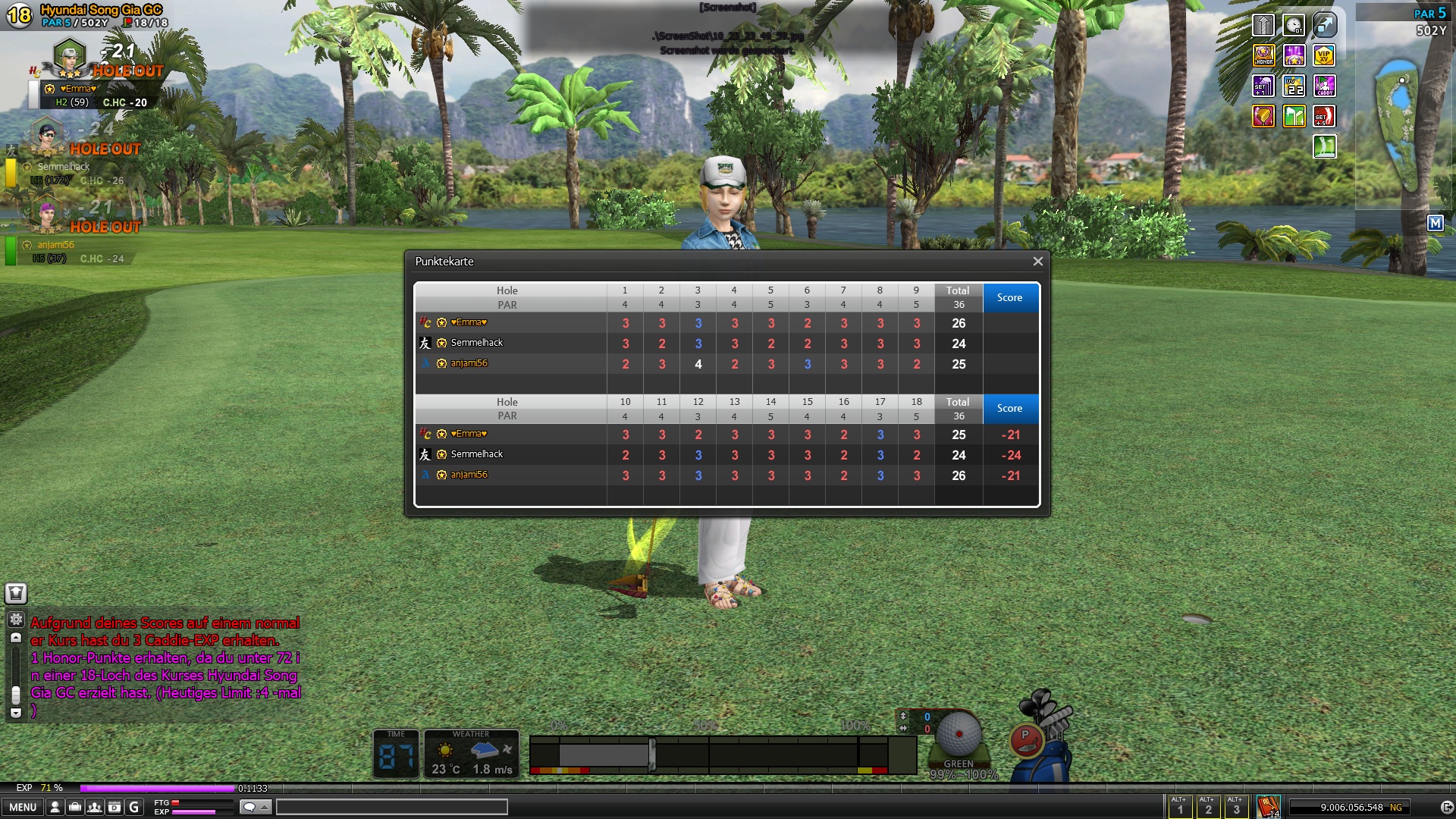Select the ALT+1 quick slot

1179,806
